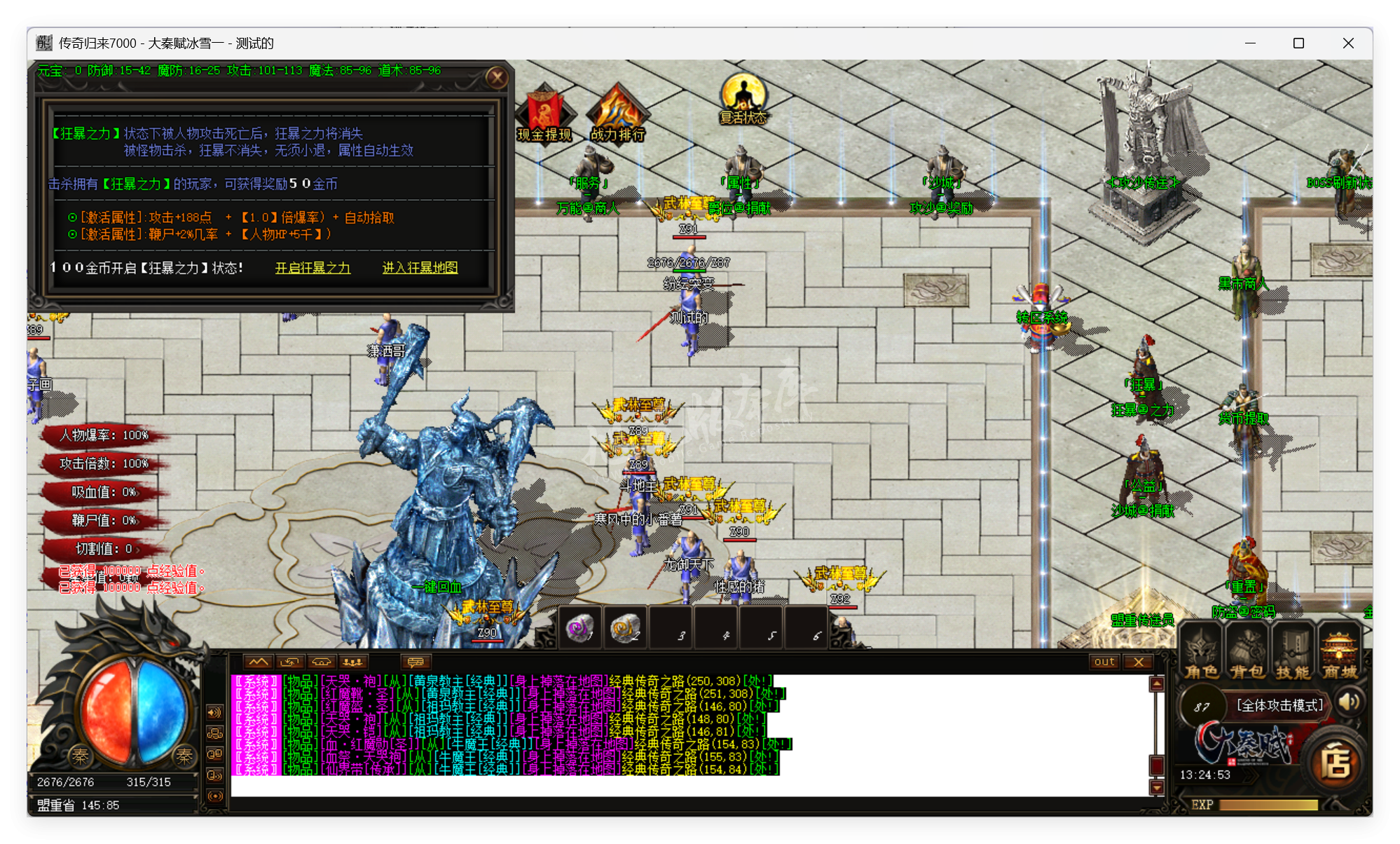Open the 技能 skills panel
Viewport: 1400px width, 844px height.
(x=1293, y=652)
